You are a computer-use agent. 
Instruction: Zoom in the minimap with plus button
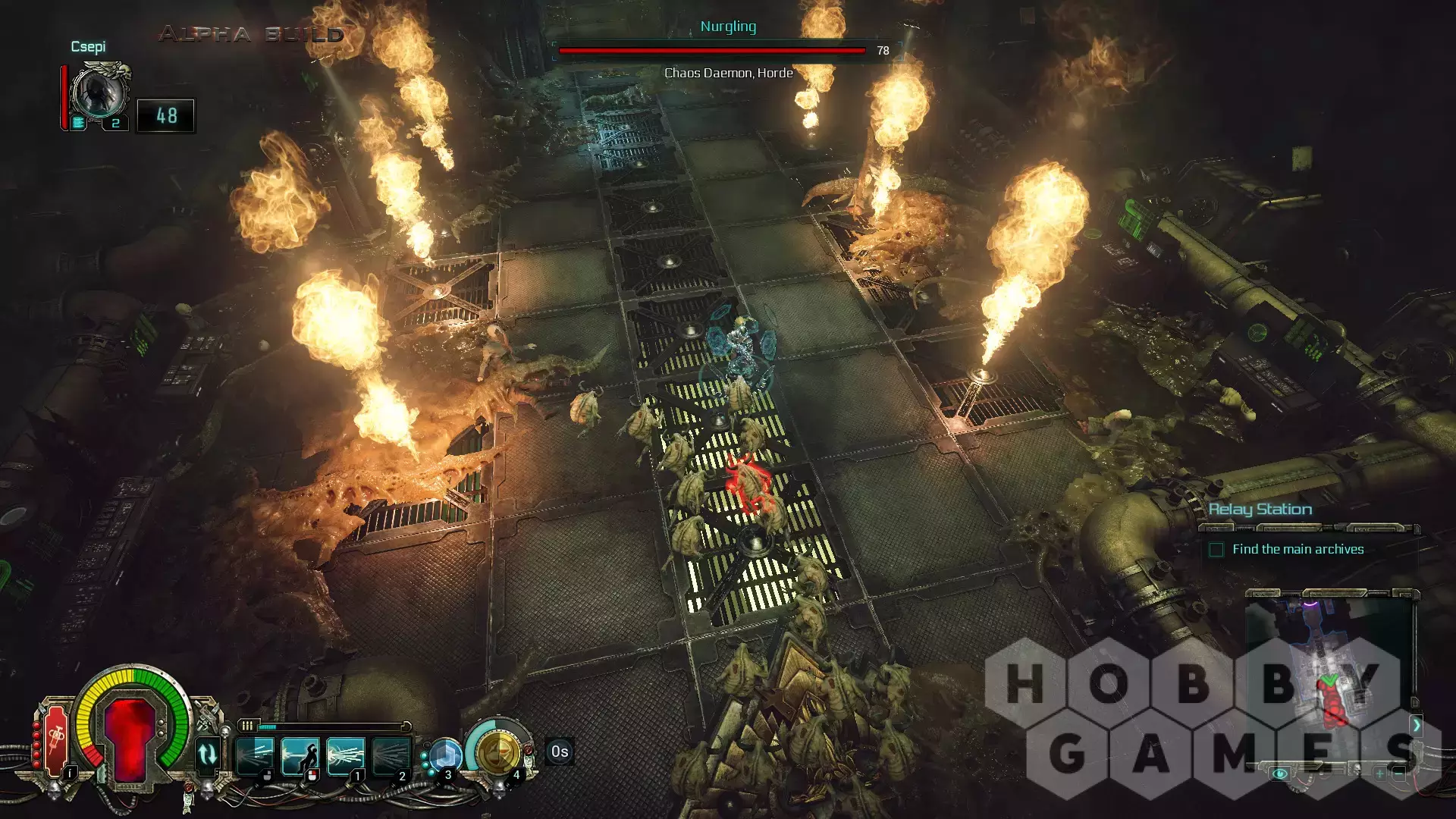1379,773
